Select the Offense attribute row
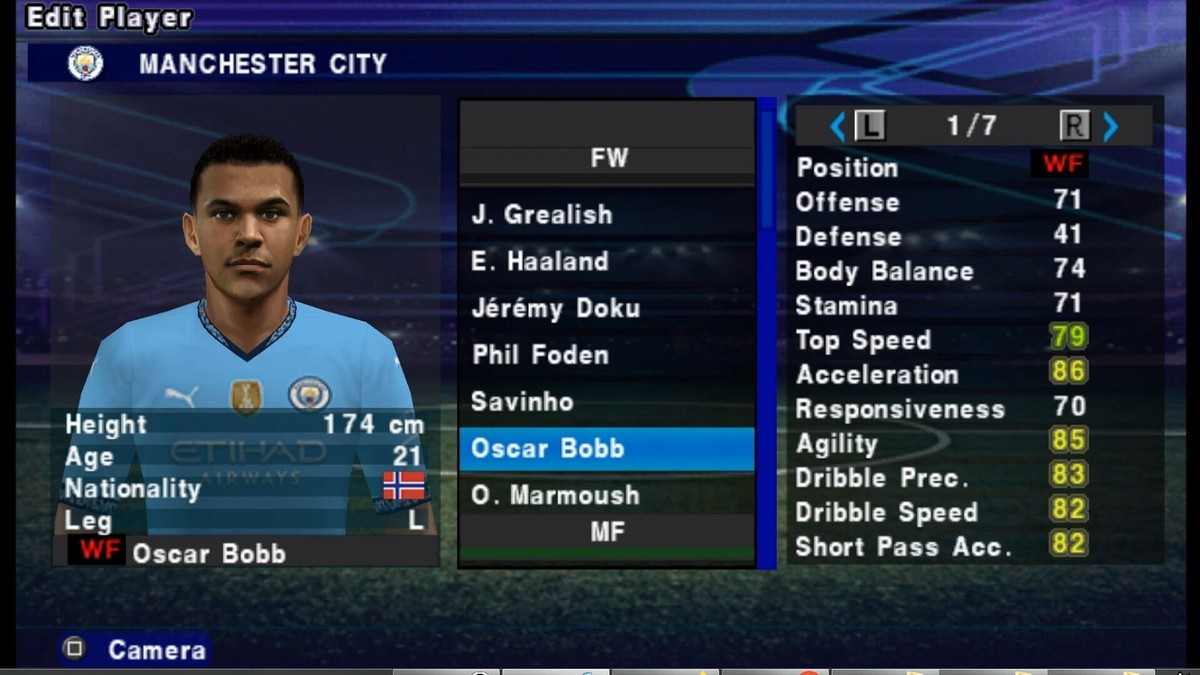The height and width of the screenshot is (675, 1200). pyautogui.click(x=940, y=202)
